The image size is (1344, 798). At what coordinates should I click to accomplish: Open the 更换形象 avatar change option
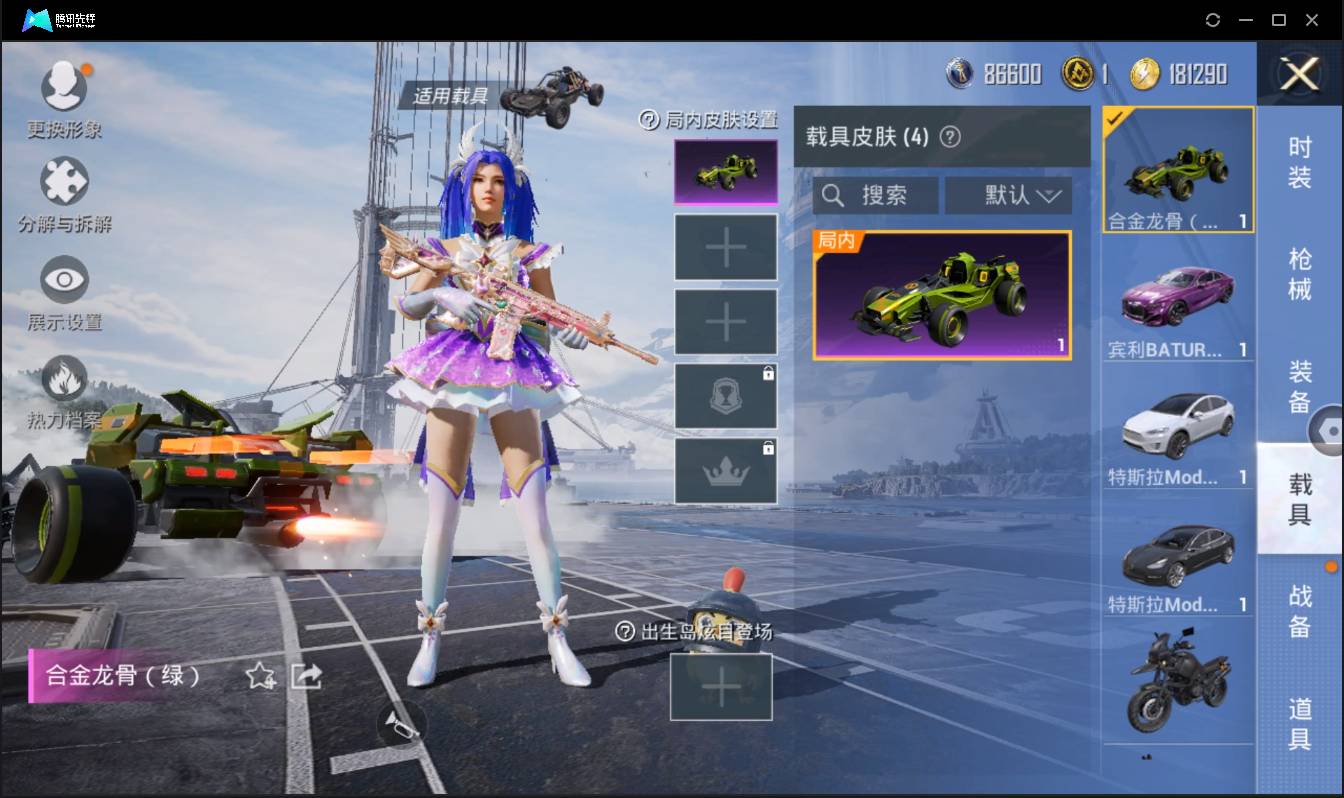click(64, 87)
